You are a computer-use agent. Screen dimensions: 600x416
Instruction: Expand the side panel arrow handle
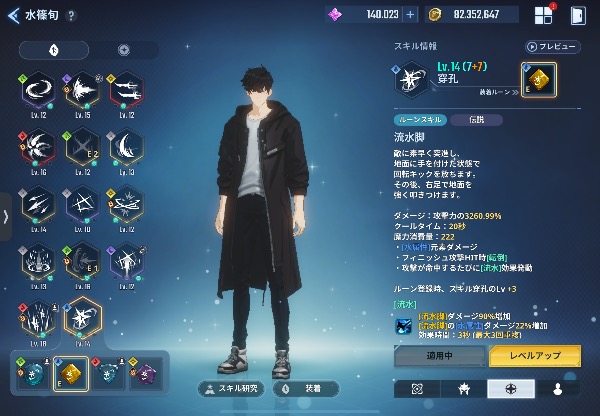coord(6,216)
